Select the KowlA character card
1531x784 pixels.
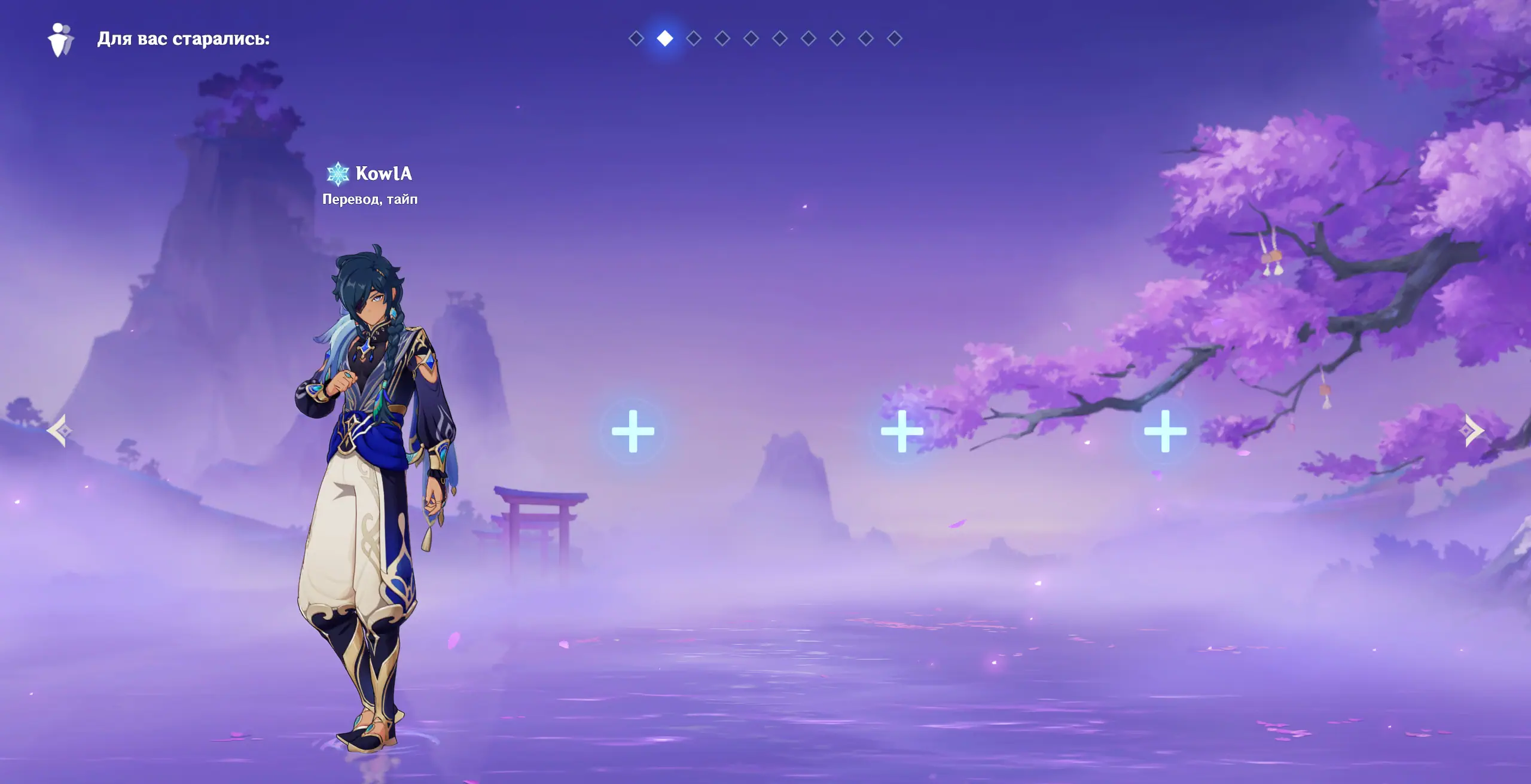[371, 478]
